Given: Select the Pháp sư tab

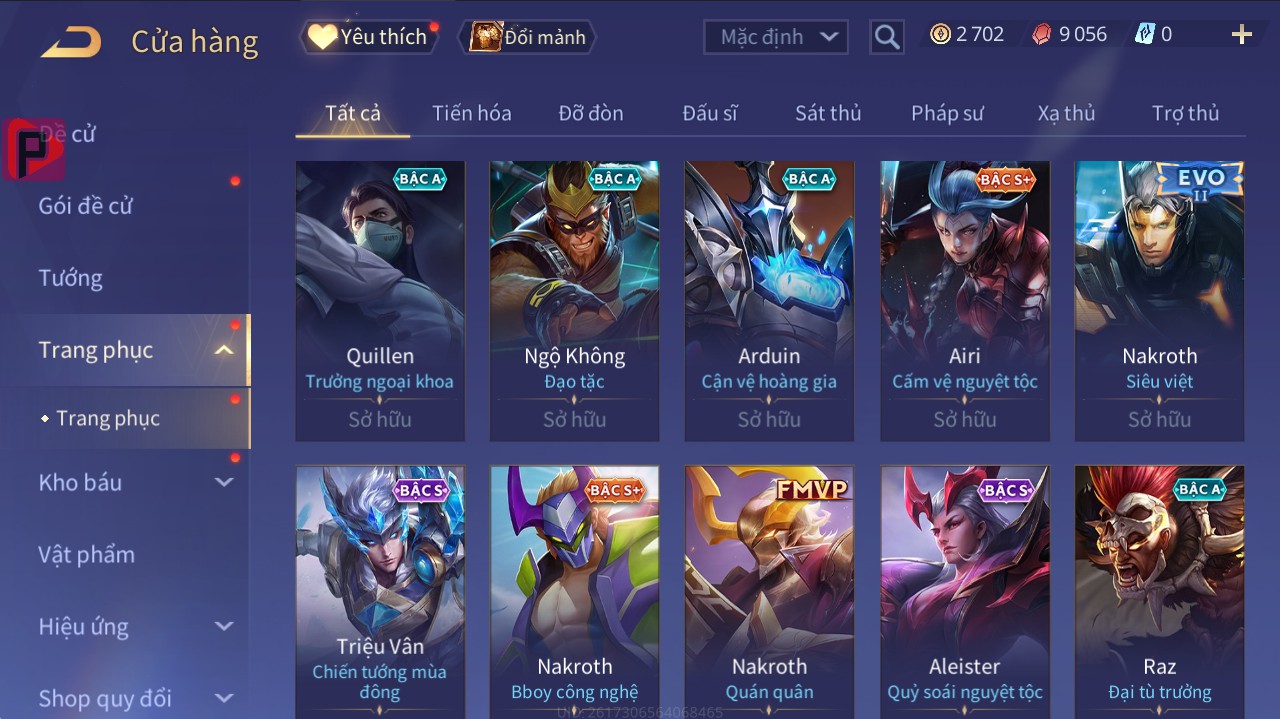Looking at the screenshot, I should pyautogui.click(x=947, y=113).
